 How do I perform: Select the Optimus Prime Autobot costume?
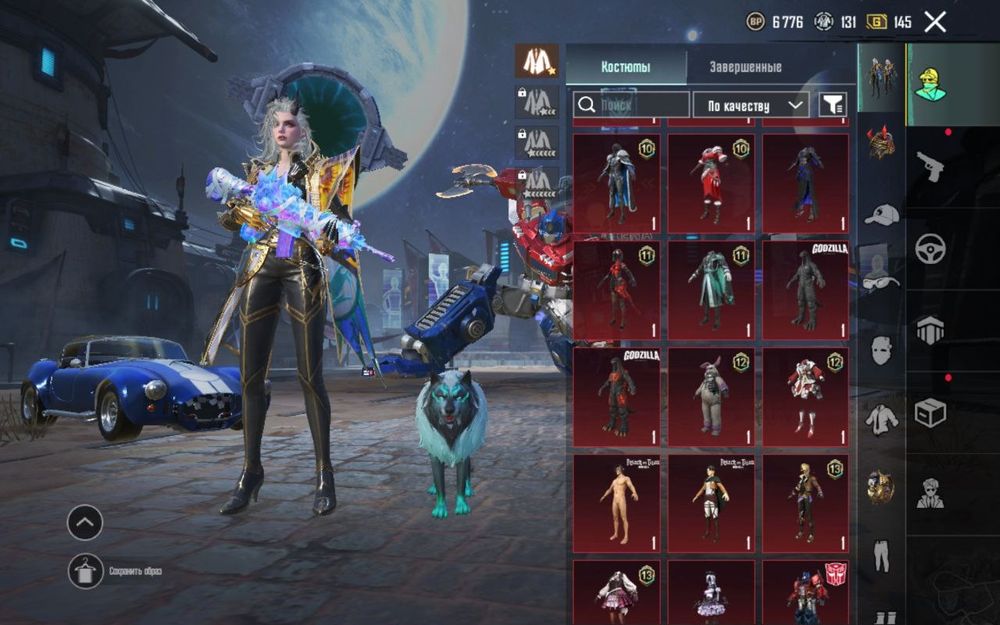(805, 592)
